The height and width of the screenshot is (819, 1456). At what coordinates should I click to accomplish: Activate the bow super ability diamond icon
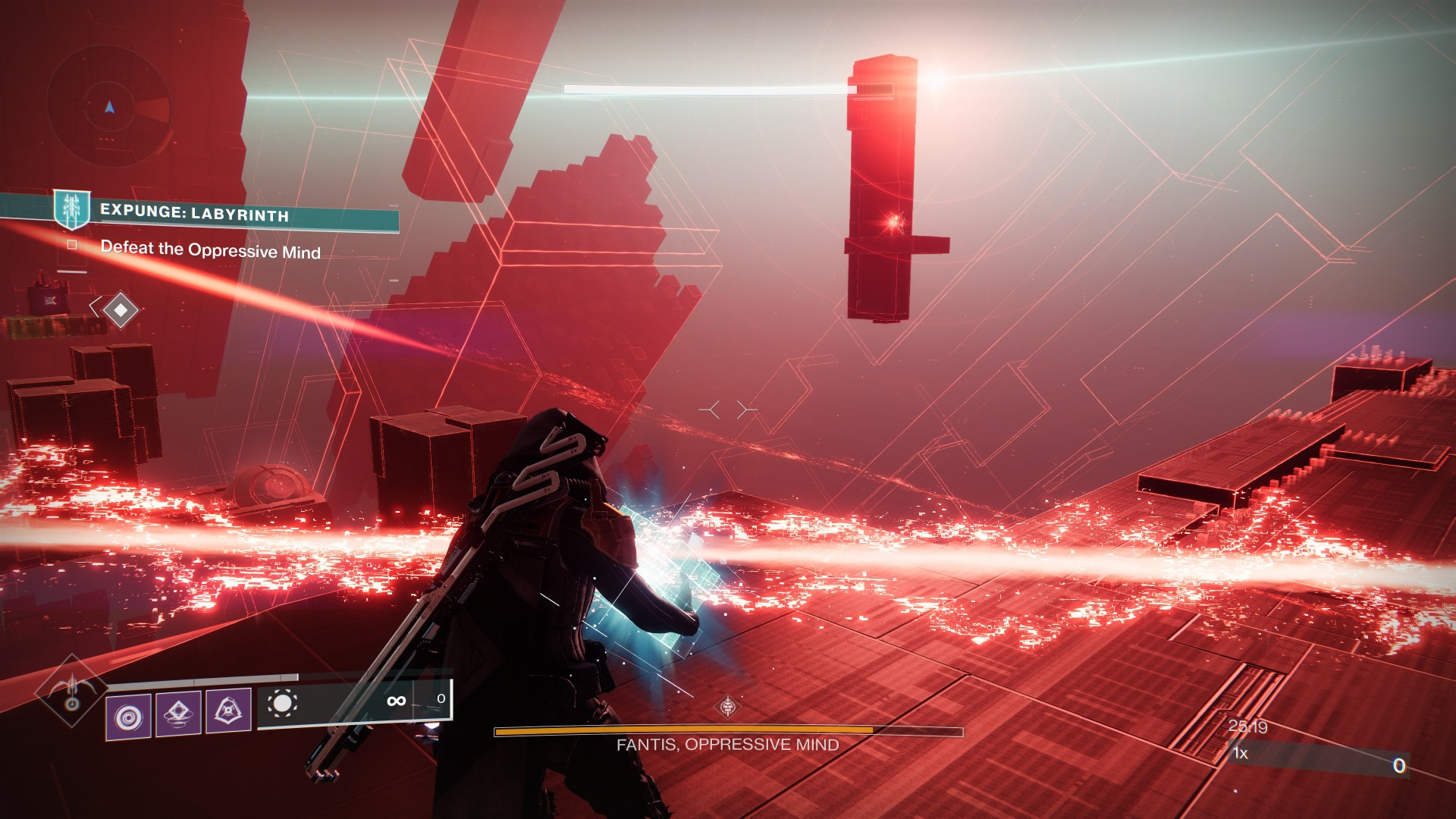coord(72,691)
